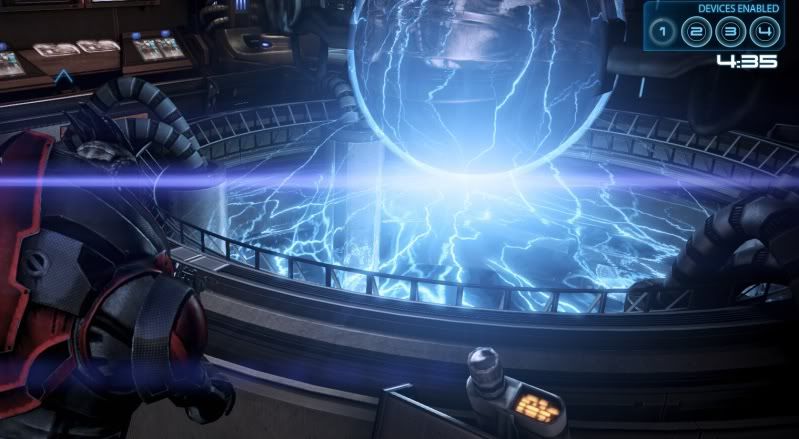Select device indicator number 2
The width and height of the screenshot is (799, 439).
[696, 32]
